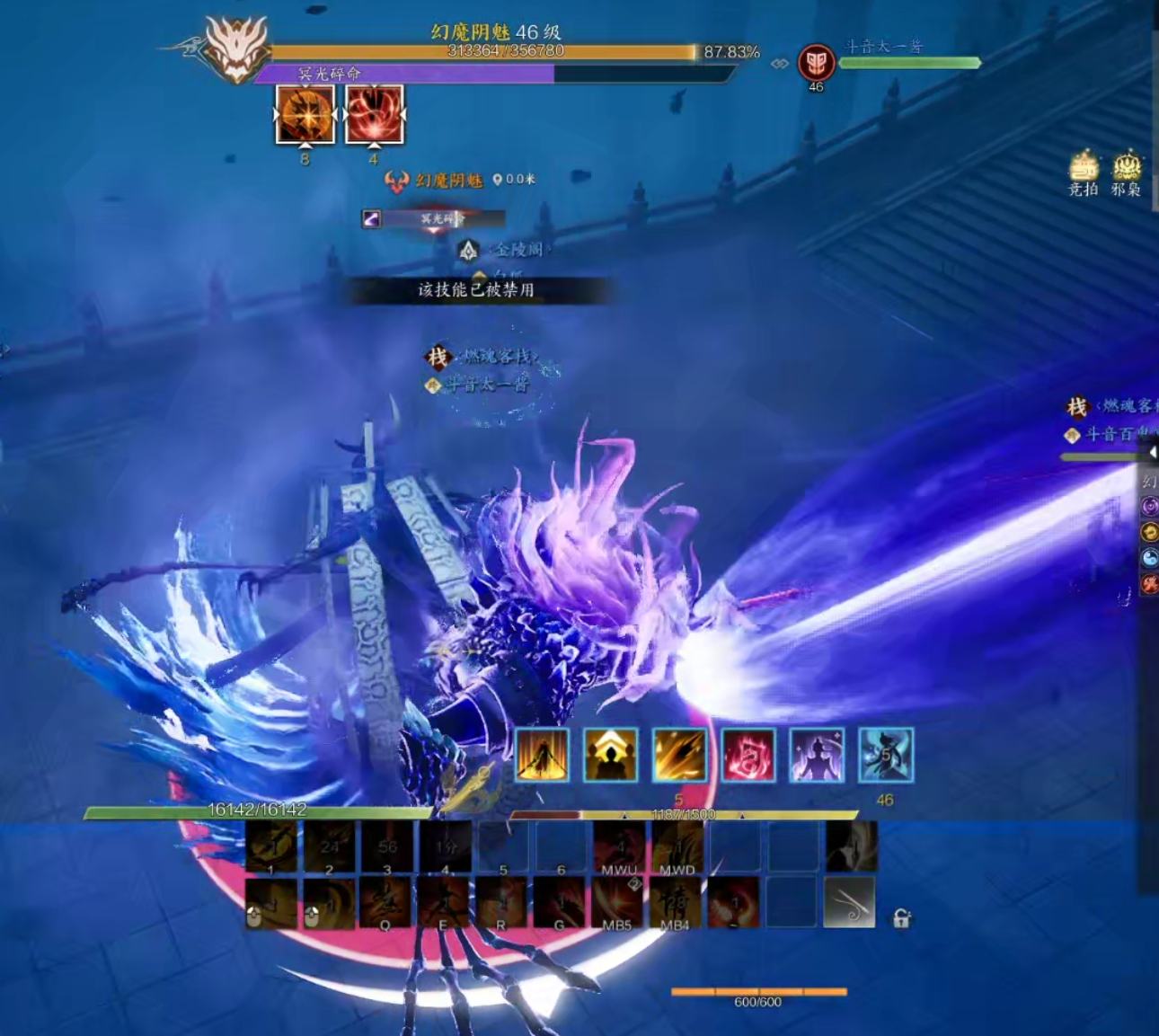Select the boss portrait of 幻魔阴魅
The width and height of the screenshot is (1159, 1036).
(236, 49)
